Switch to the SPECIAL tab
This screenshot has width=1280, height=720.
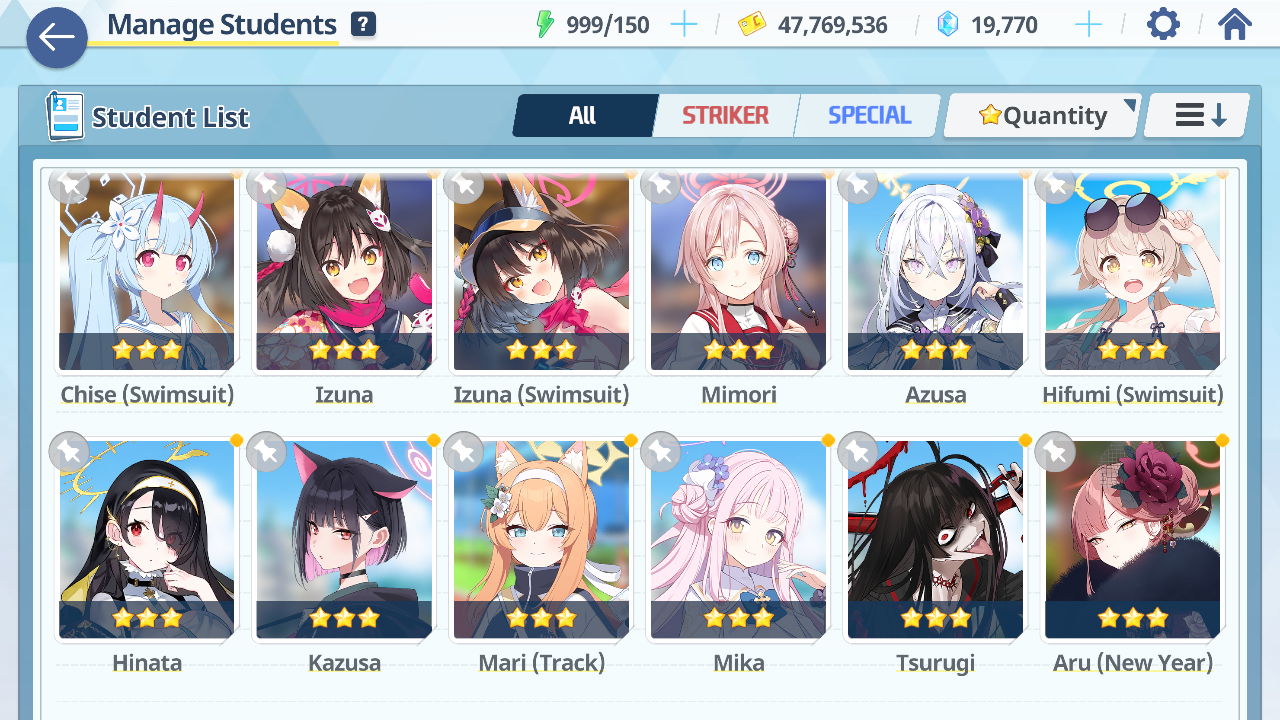(869, 116)
